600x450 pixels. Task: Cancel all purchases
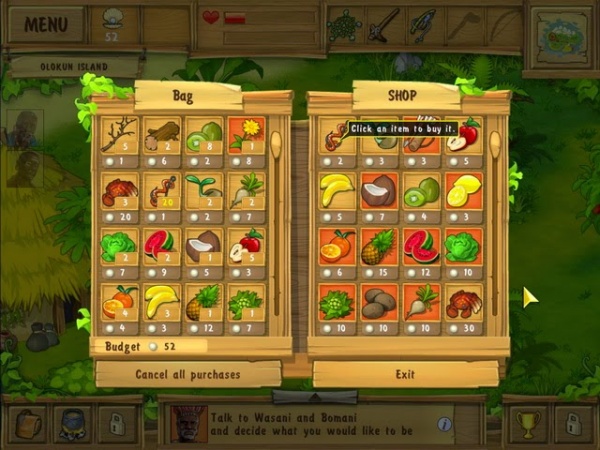tap(188, 374)
